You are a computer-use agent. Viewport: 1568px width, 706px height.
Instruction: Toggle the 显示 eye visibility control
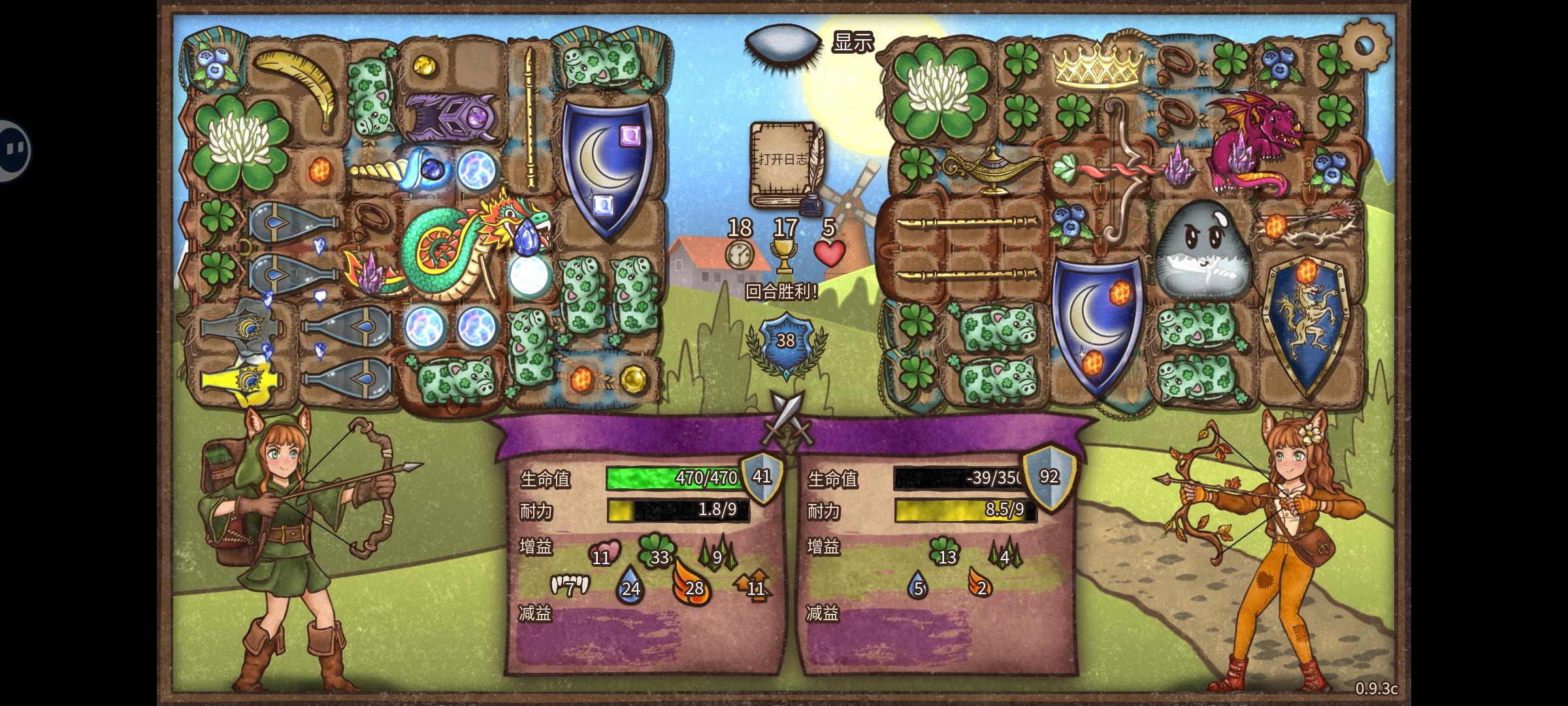(781, 42)
